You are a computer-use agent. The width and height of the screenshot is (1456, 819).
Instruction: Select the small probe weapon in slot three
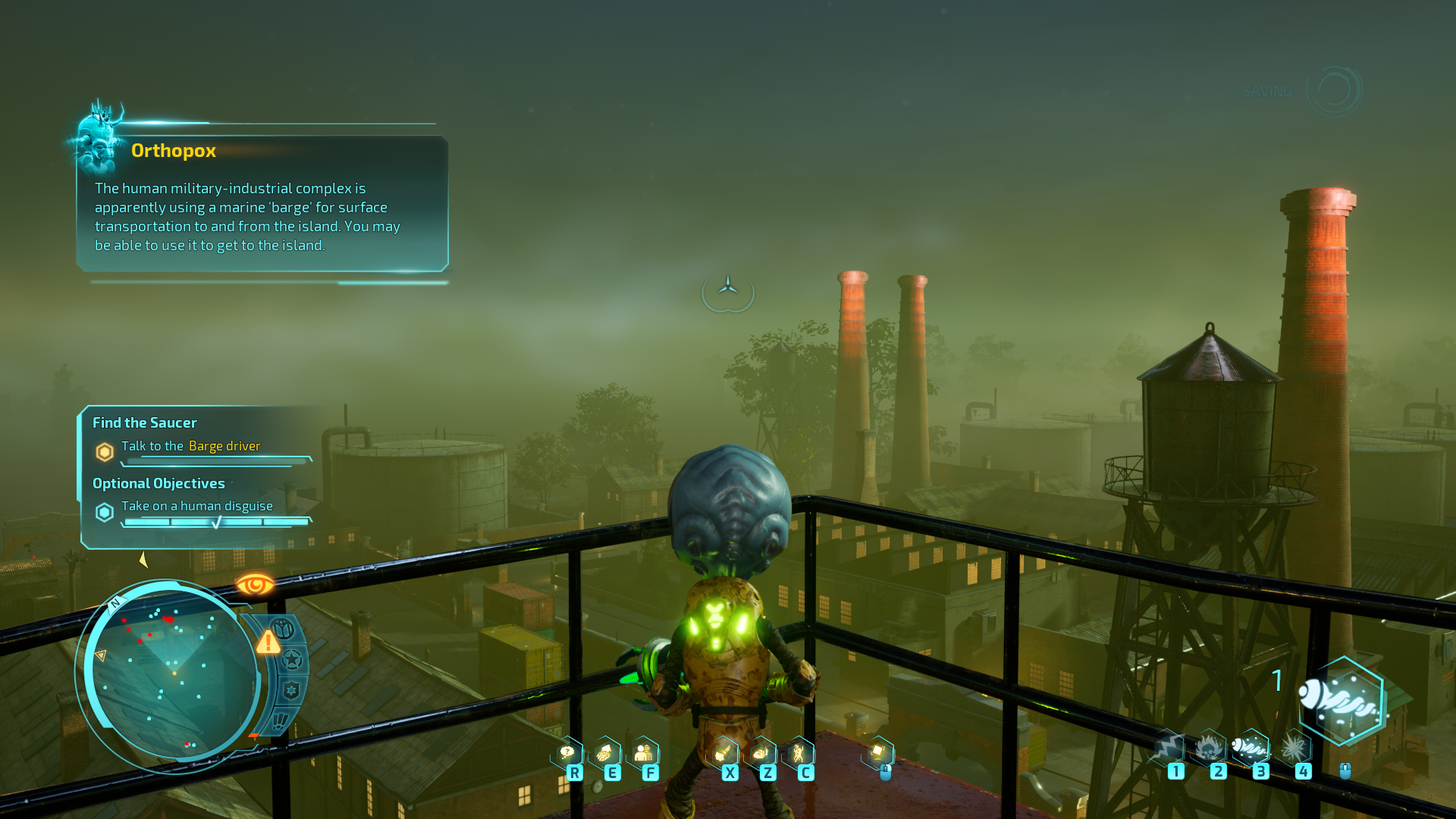click(1251, 747)
